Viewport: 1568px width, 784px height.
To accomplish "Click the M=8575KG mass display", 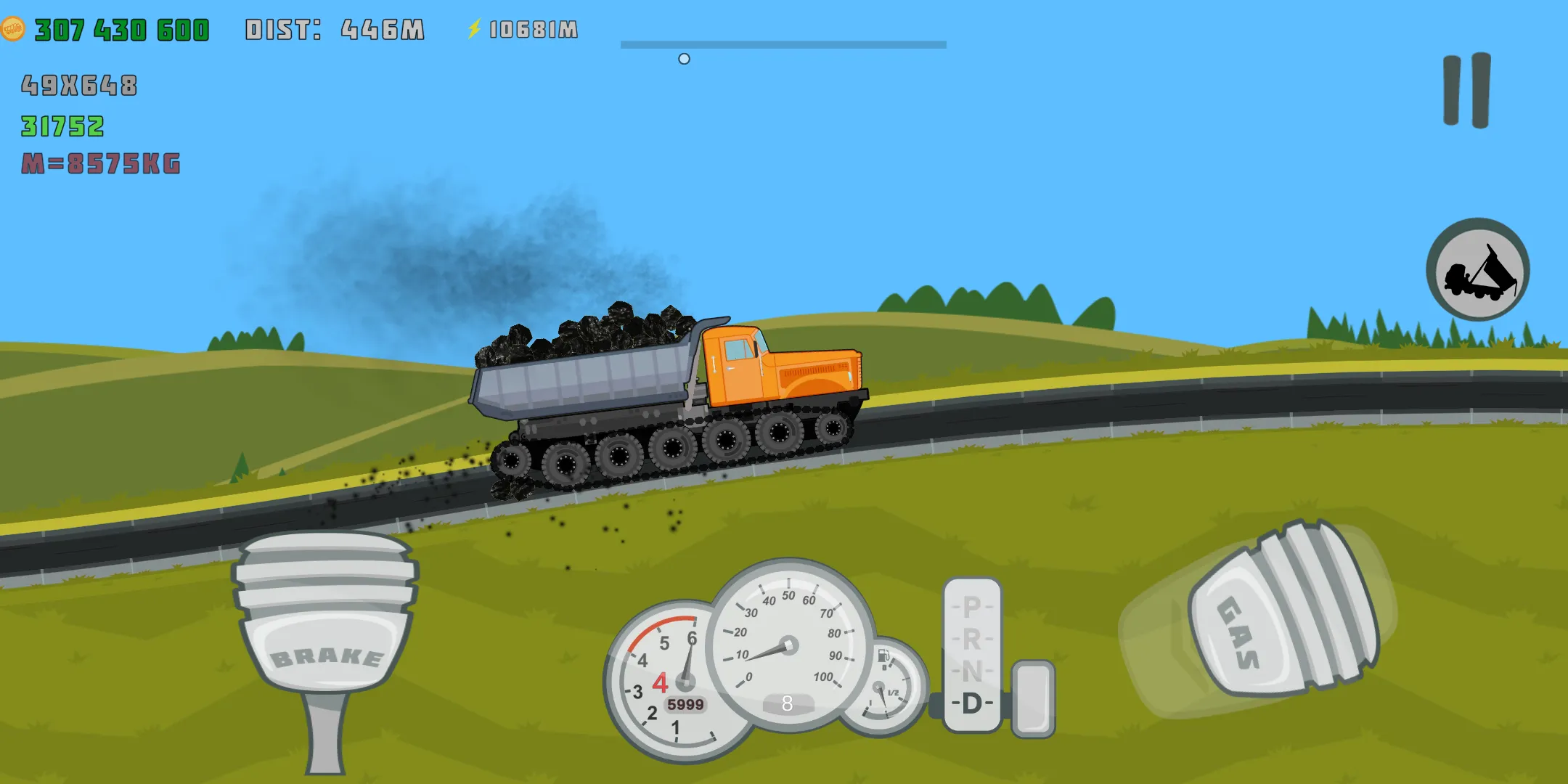I will (x=102, y=163).
